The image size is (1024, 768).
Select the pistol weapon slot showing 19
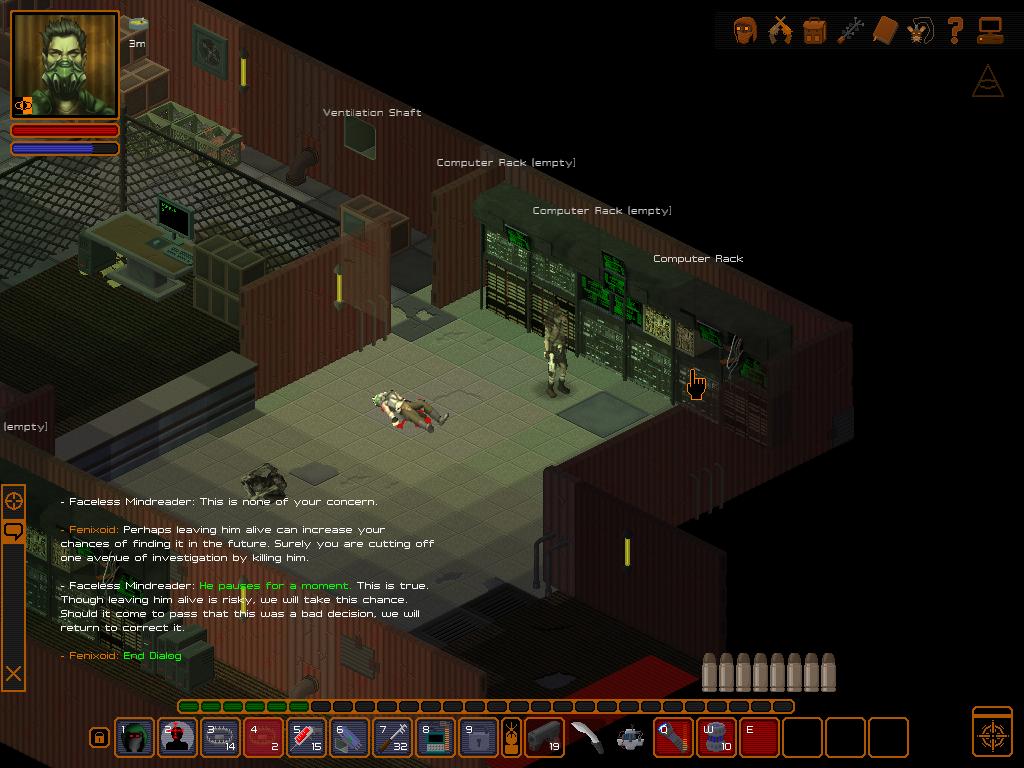pos(544,738)
